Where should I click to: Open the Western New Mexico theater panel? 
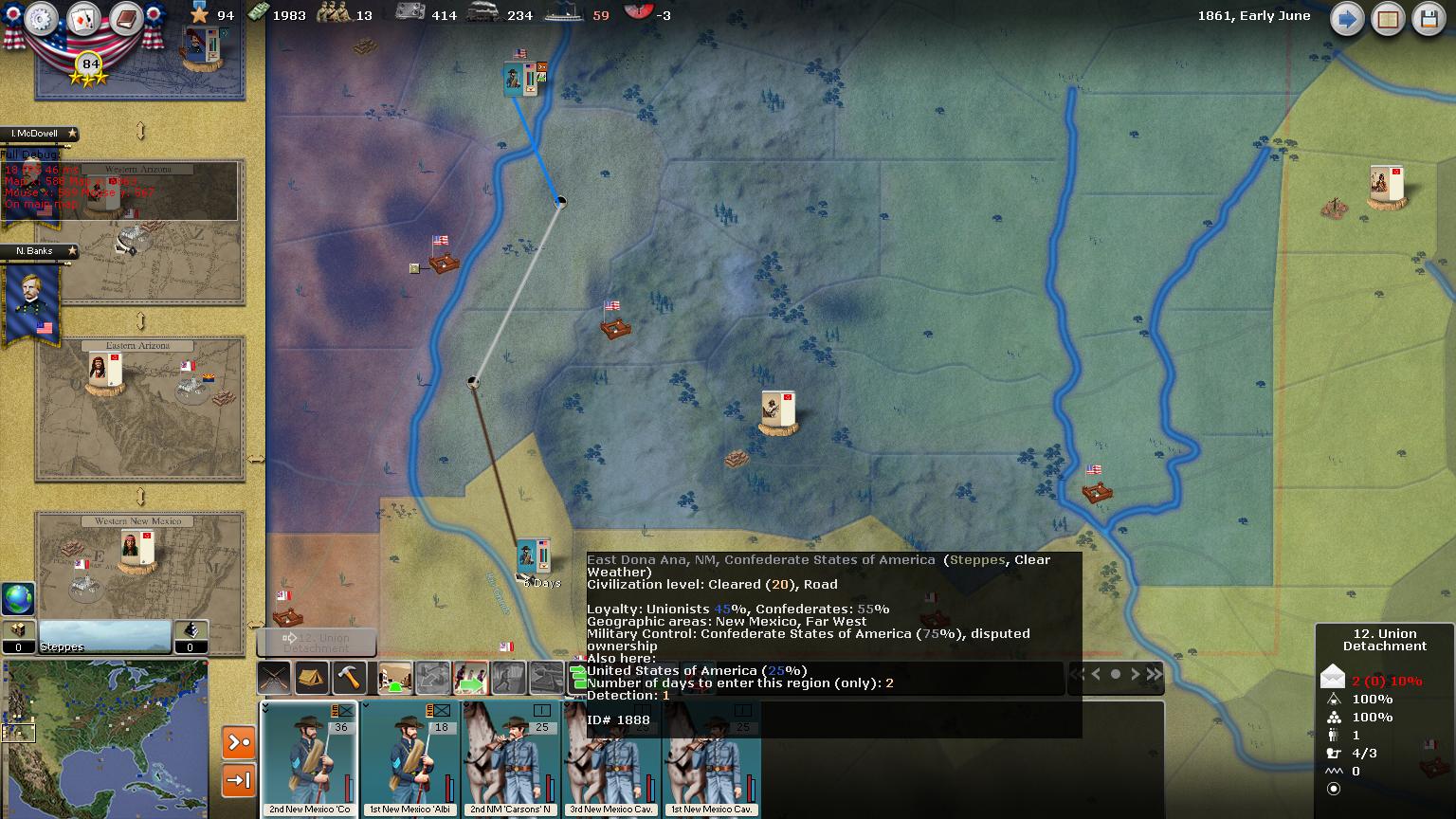point(139,565)
